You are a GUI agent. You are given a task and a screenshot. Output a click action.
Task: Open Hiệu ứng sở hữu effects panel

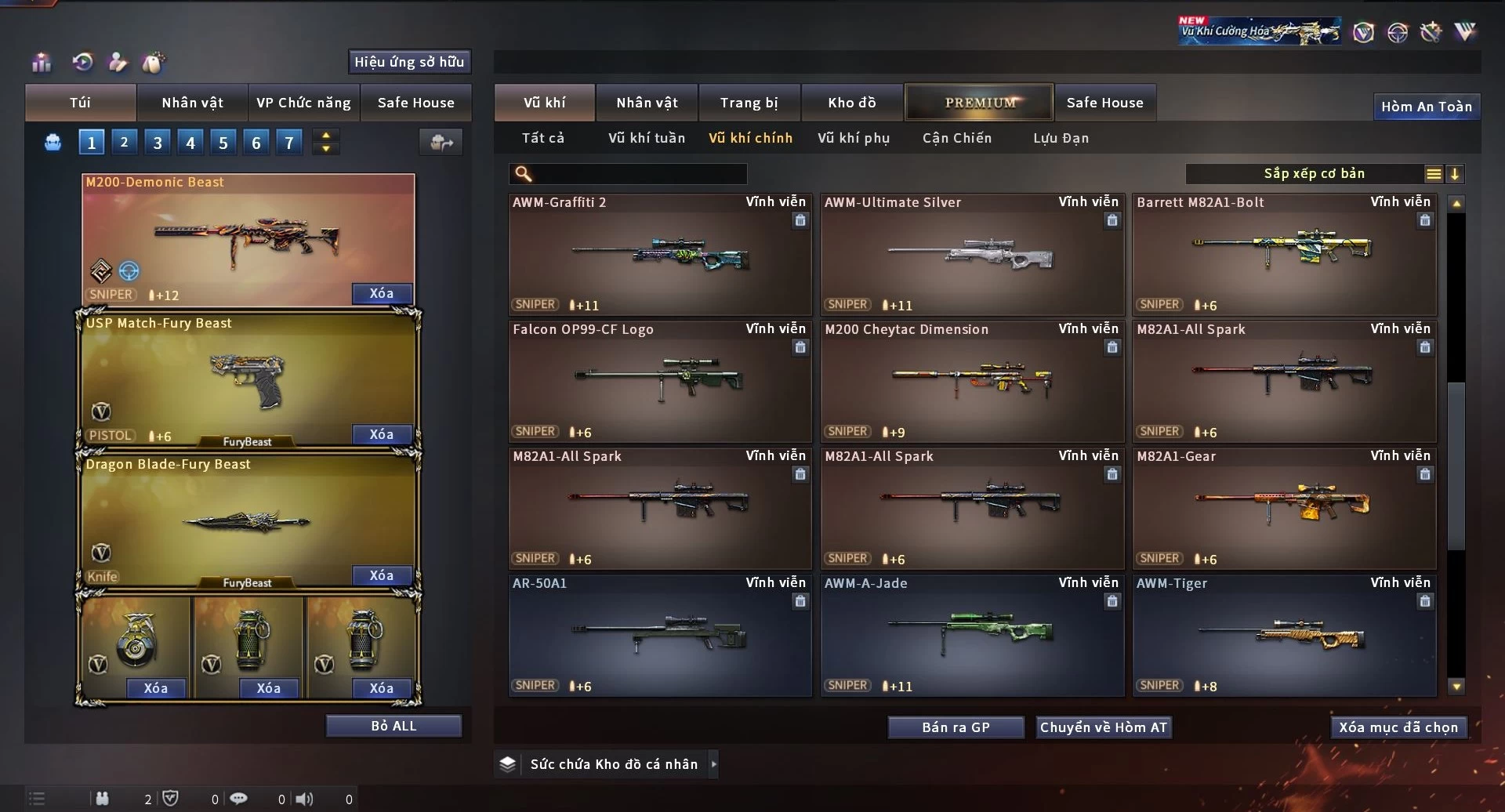click(408, 62)
